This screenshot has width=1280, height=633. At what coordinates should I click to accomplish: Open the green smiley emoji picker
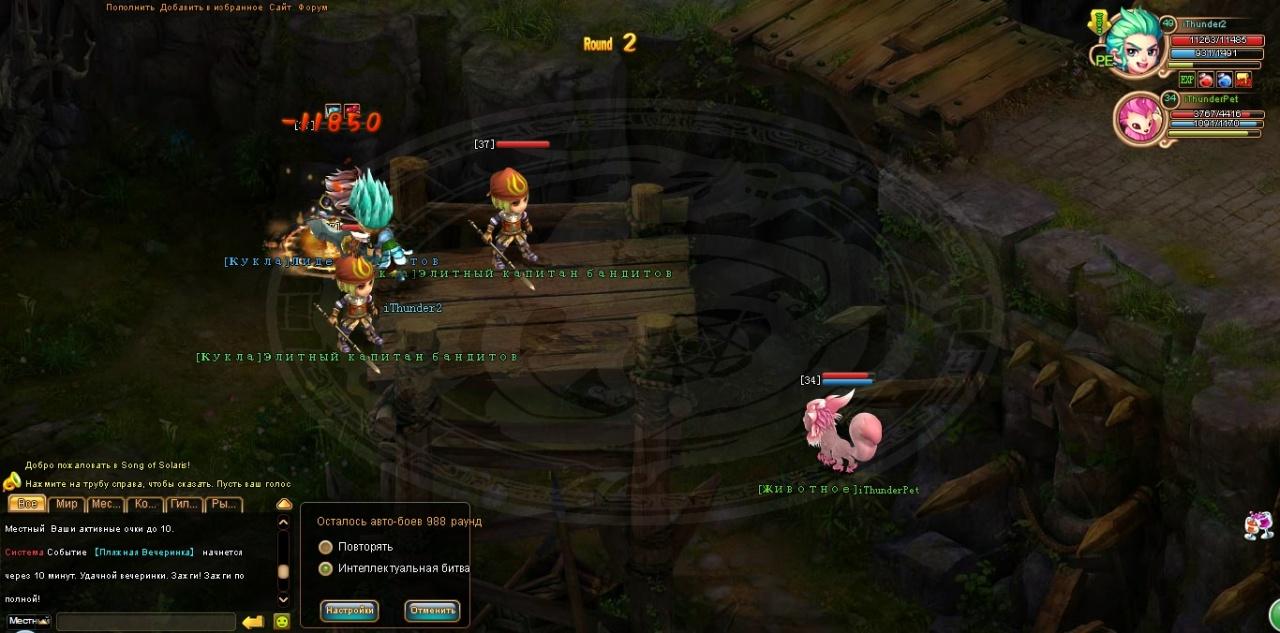(x=282, y=622)
